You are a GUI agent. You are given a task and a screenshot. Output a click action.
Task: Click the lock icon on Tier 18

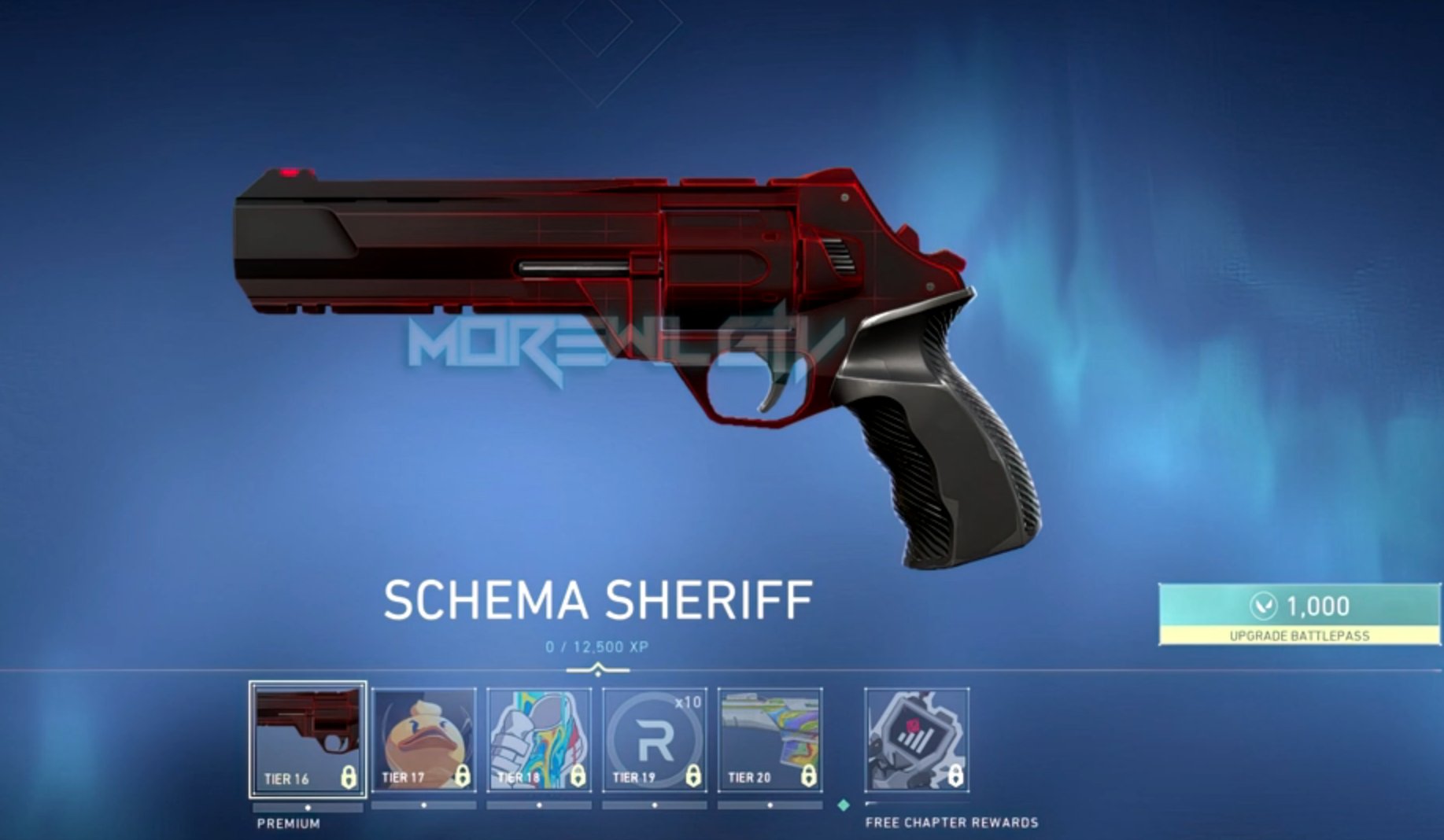pyautogui.click(x=578, y=777)
